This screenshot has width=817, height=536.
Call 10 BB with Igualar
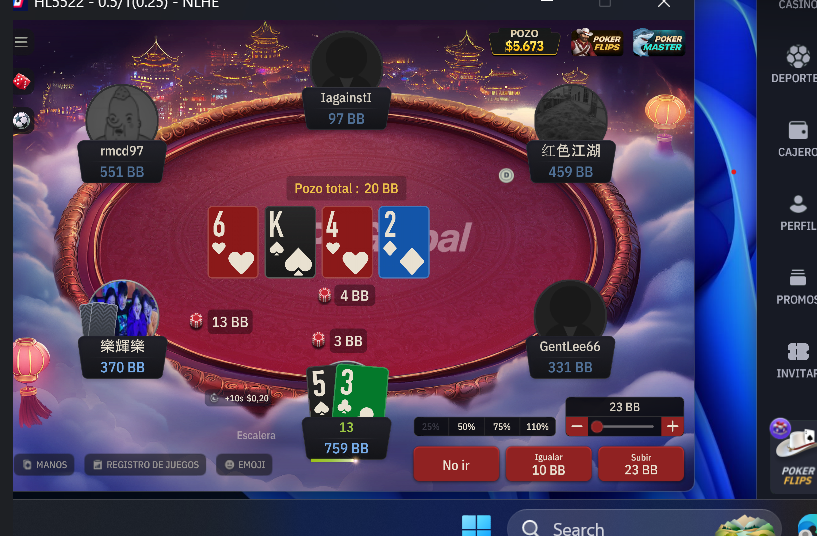tap(548, 465)
